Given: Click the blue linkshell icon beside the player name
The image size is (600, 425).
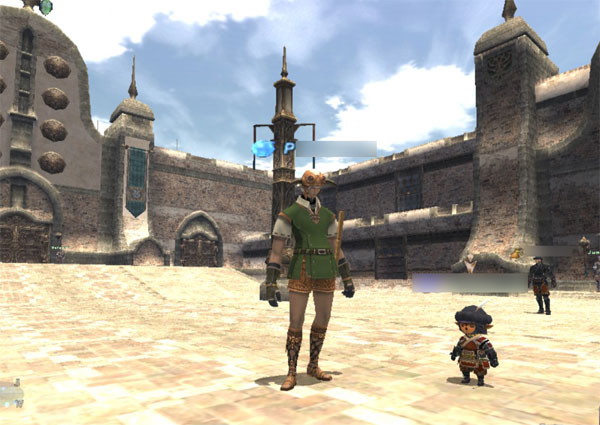Looking at the screenshot, I should coord(263,148).
